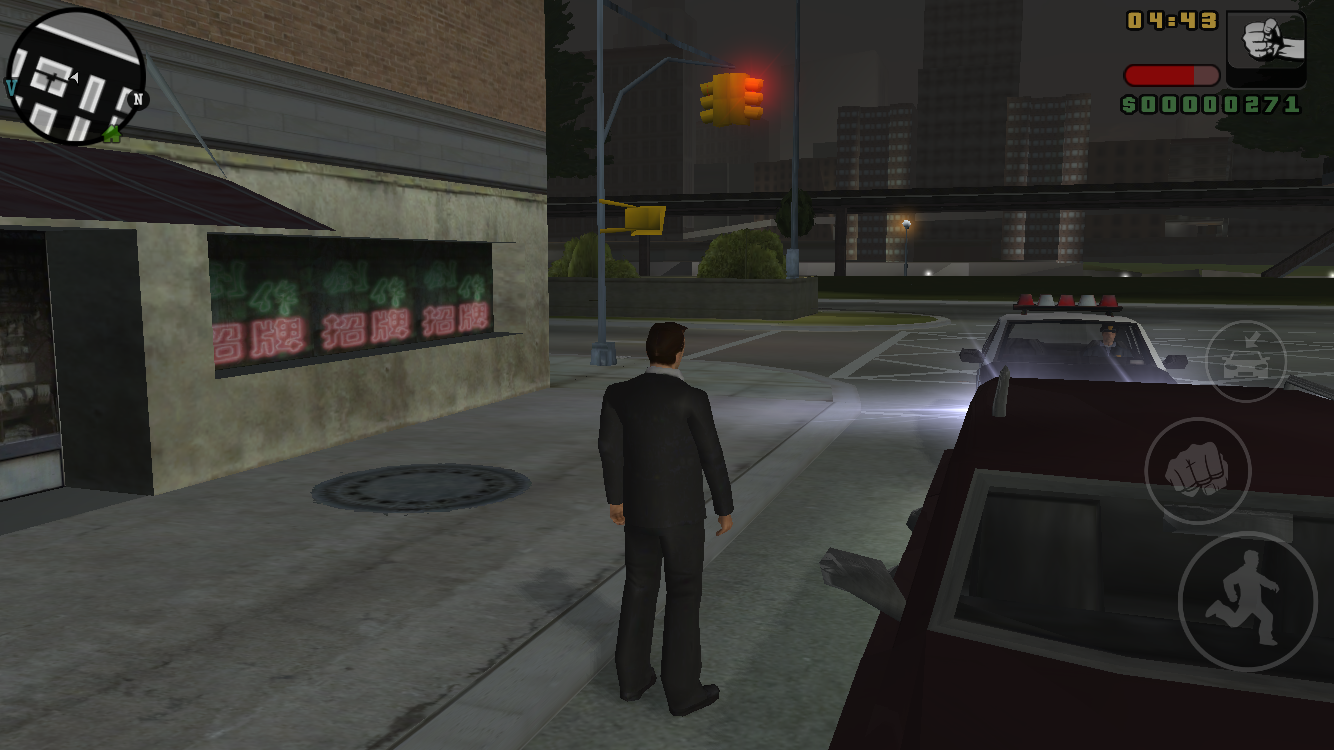The image size is (1334, 750).
Task: Punch with the fist attack button
Action: click(x=1197, y=471)
